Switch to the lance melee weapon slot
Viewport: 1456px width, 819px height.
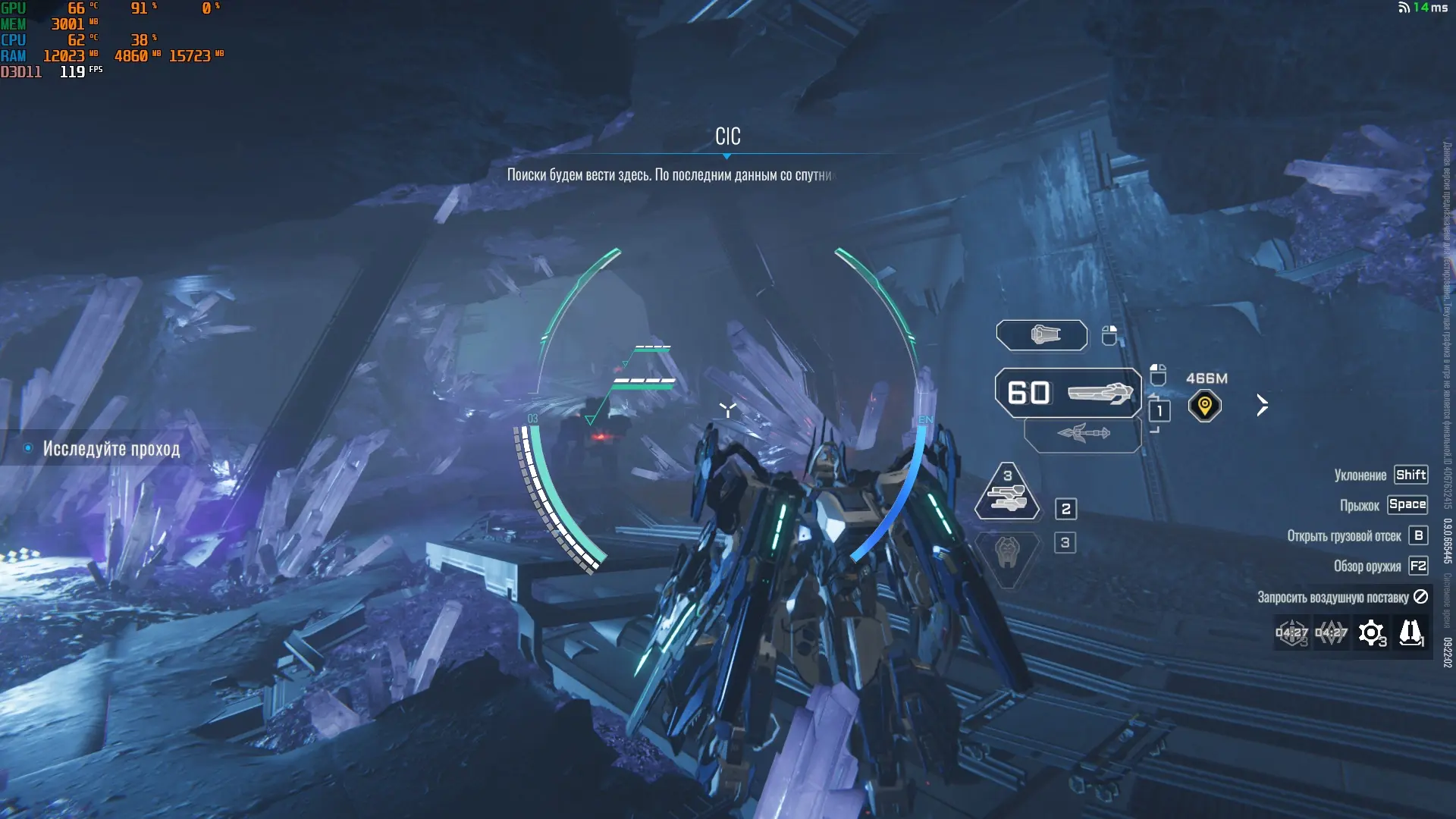[x=1083, y=435]
